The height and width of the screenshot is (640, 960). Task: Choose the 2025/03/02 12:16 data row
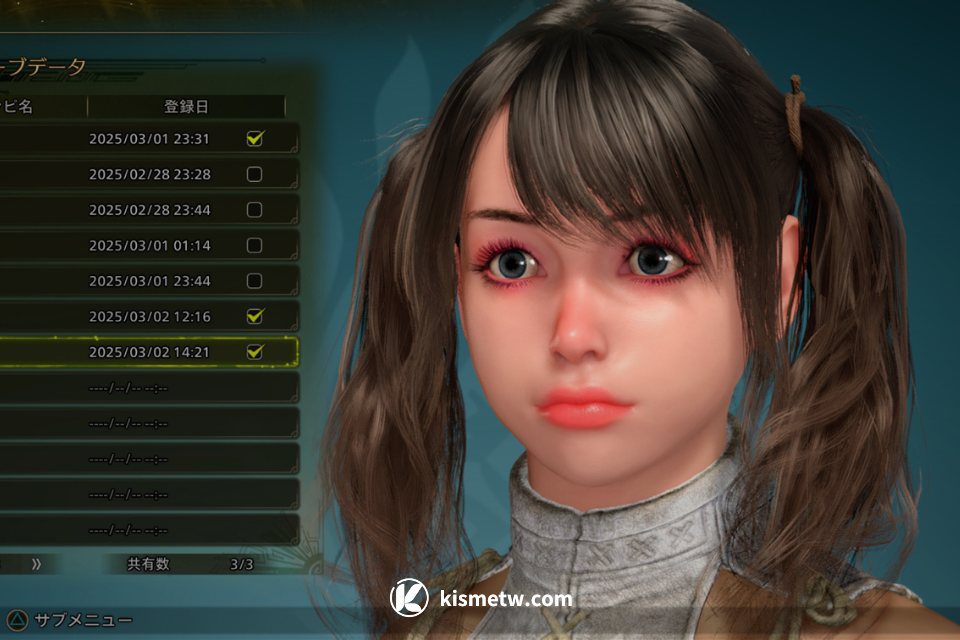pyautogui.click(x=150, y=316)
